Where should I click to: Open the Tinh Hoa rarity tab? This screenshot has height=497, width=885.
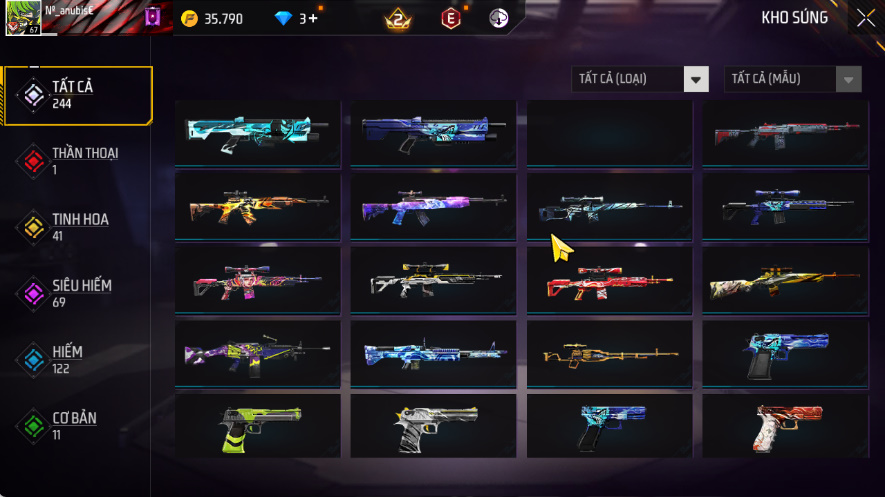click(78, 226)
